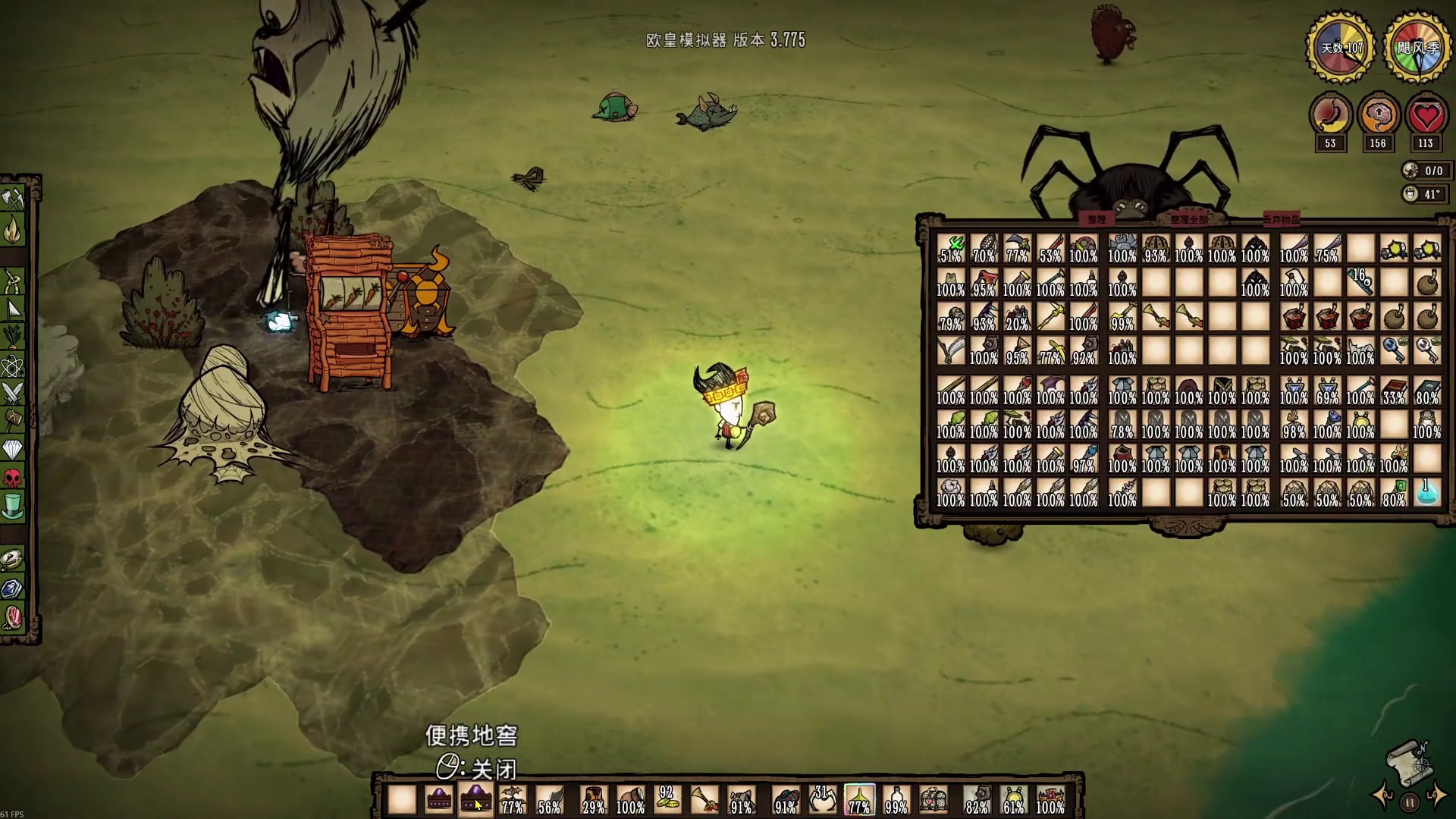Select the gold coins stack of 92
Image resolution: width=1456 pixels, height=819 pixels.
[667, 800]
